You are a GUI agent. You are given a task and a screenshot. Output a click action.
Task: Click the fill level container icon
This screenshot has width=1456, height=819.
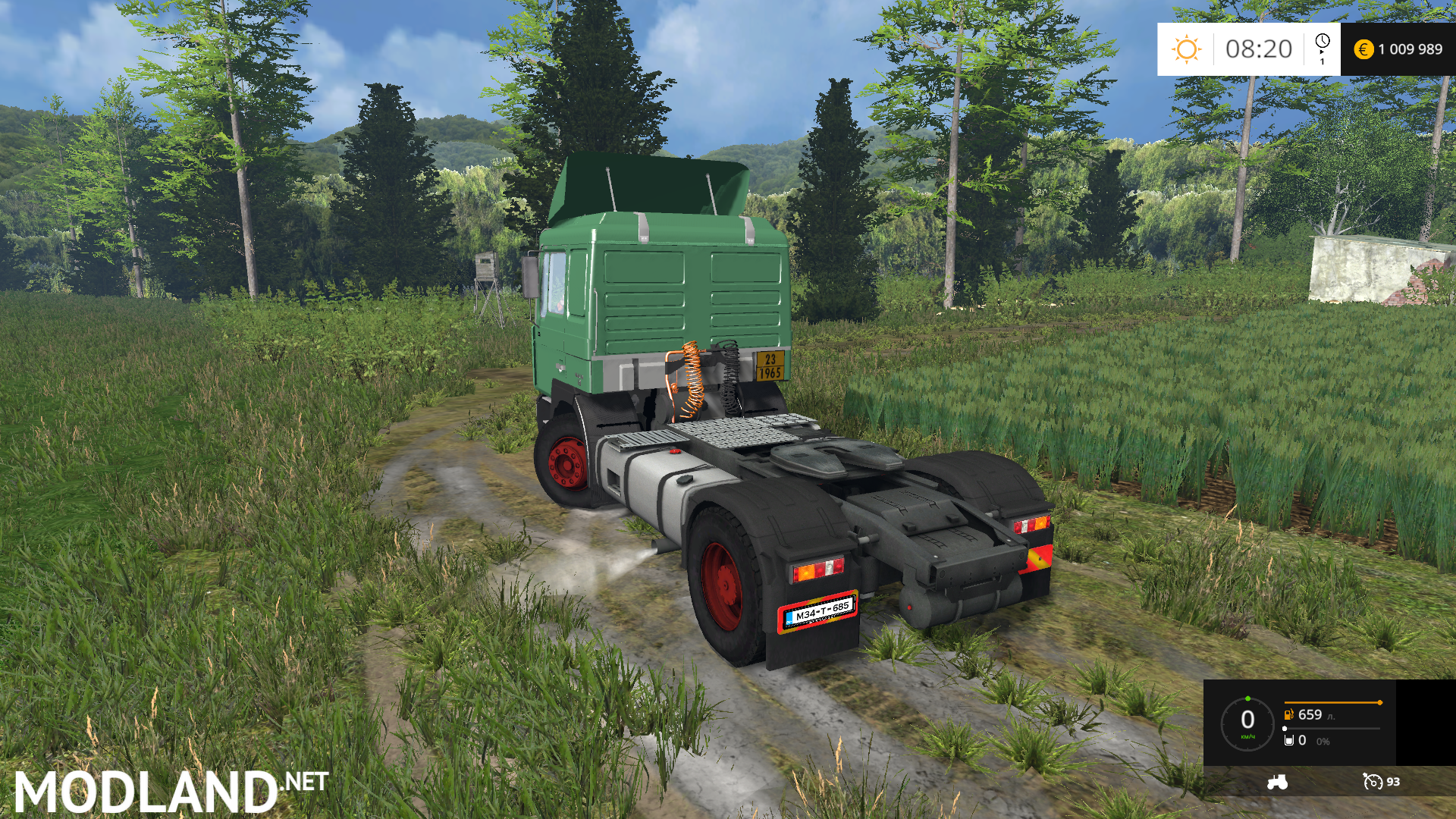(x=1289, y=740)
